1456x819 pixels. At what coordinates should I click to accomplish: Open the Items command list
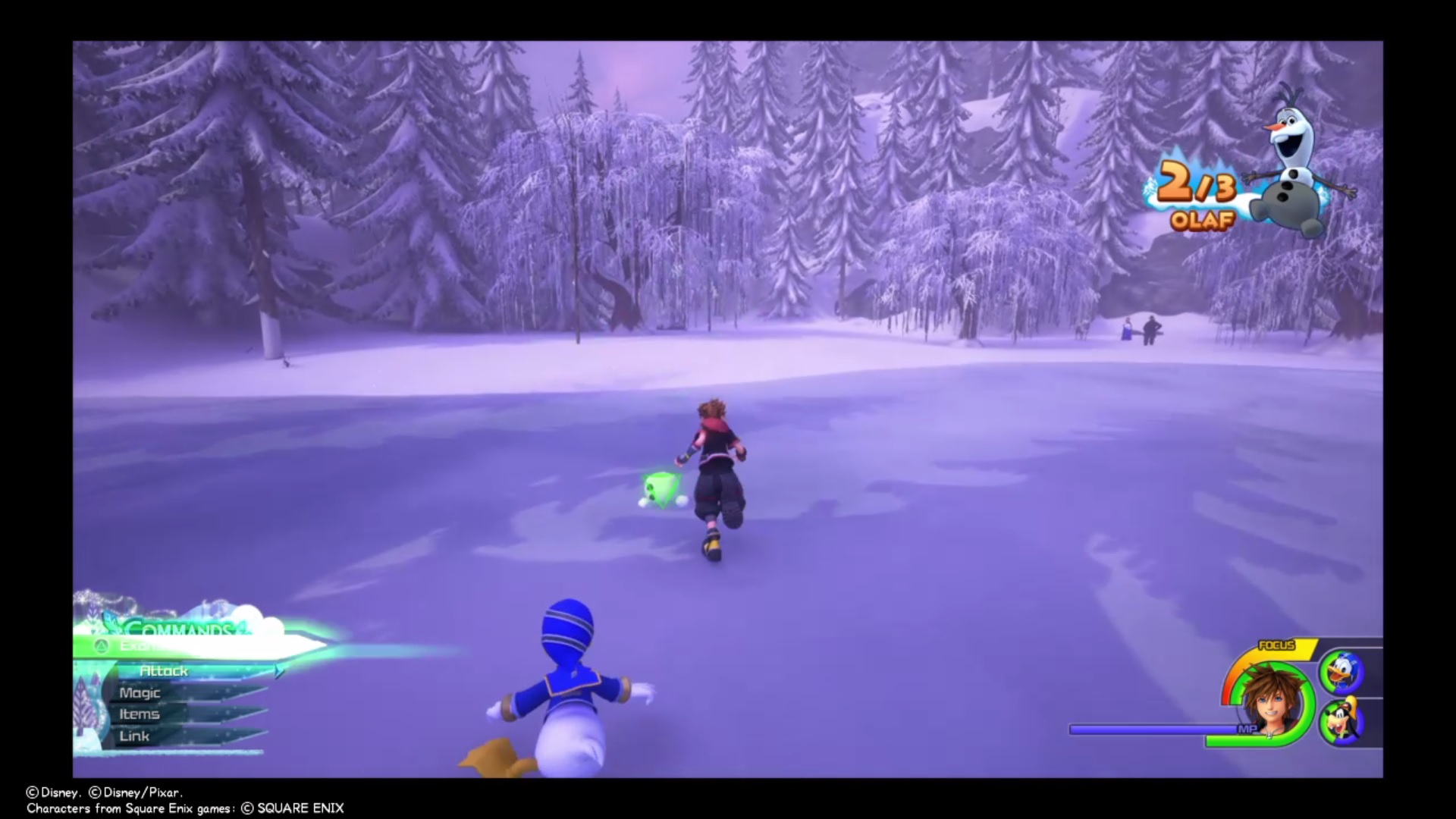[x=140, y=714]
